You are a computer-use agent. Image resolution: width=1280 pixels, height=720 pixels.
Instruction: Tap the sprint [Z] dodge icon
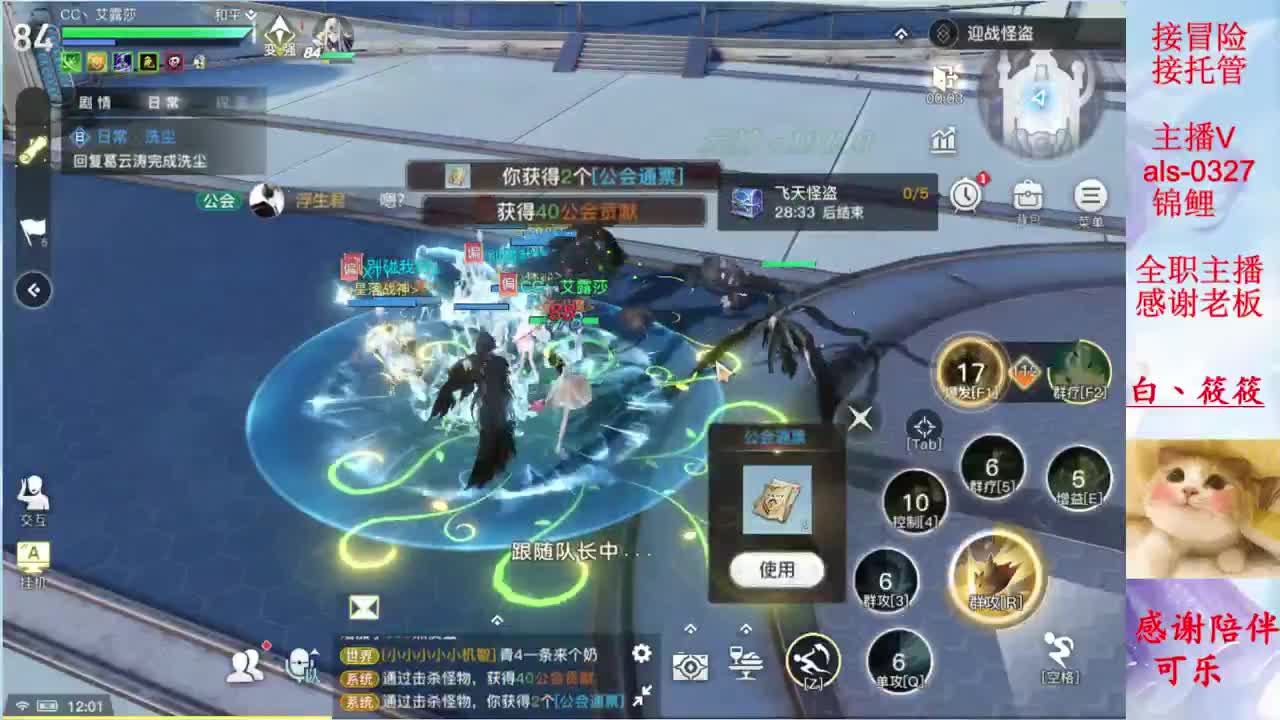812,662
